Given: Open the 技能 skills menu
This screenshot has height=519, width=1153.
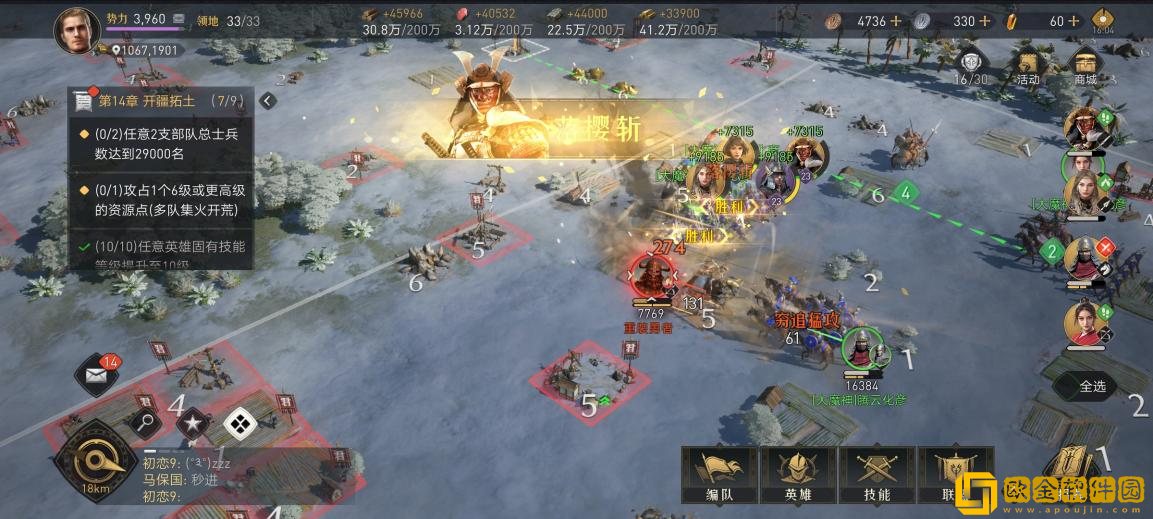Looking at the screenshot, I should pos(876,474).
